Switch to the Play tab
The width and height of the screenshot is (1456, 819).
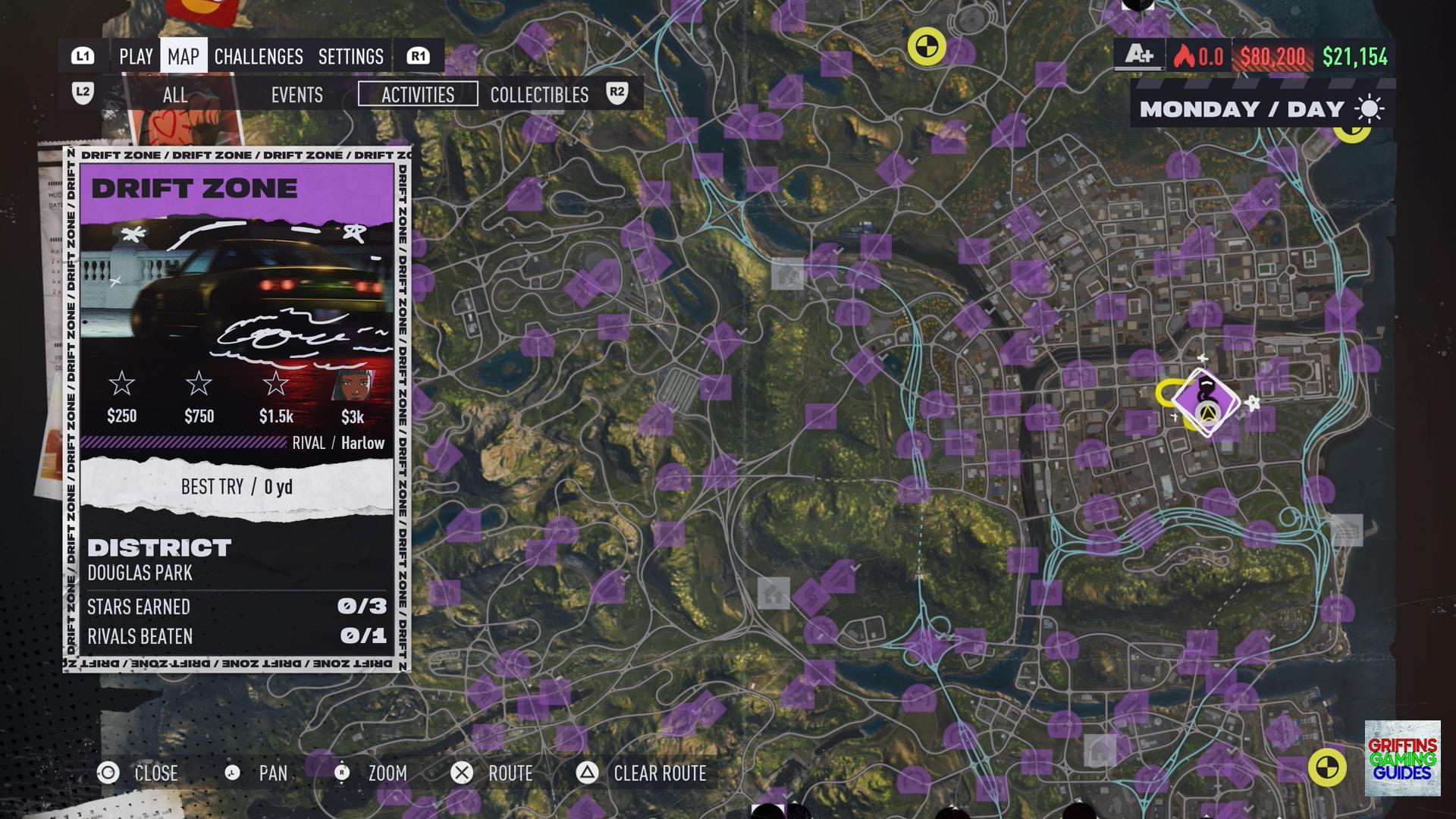click(x=136, y=56)
